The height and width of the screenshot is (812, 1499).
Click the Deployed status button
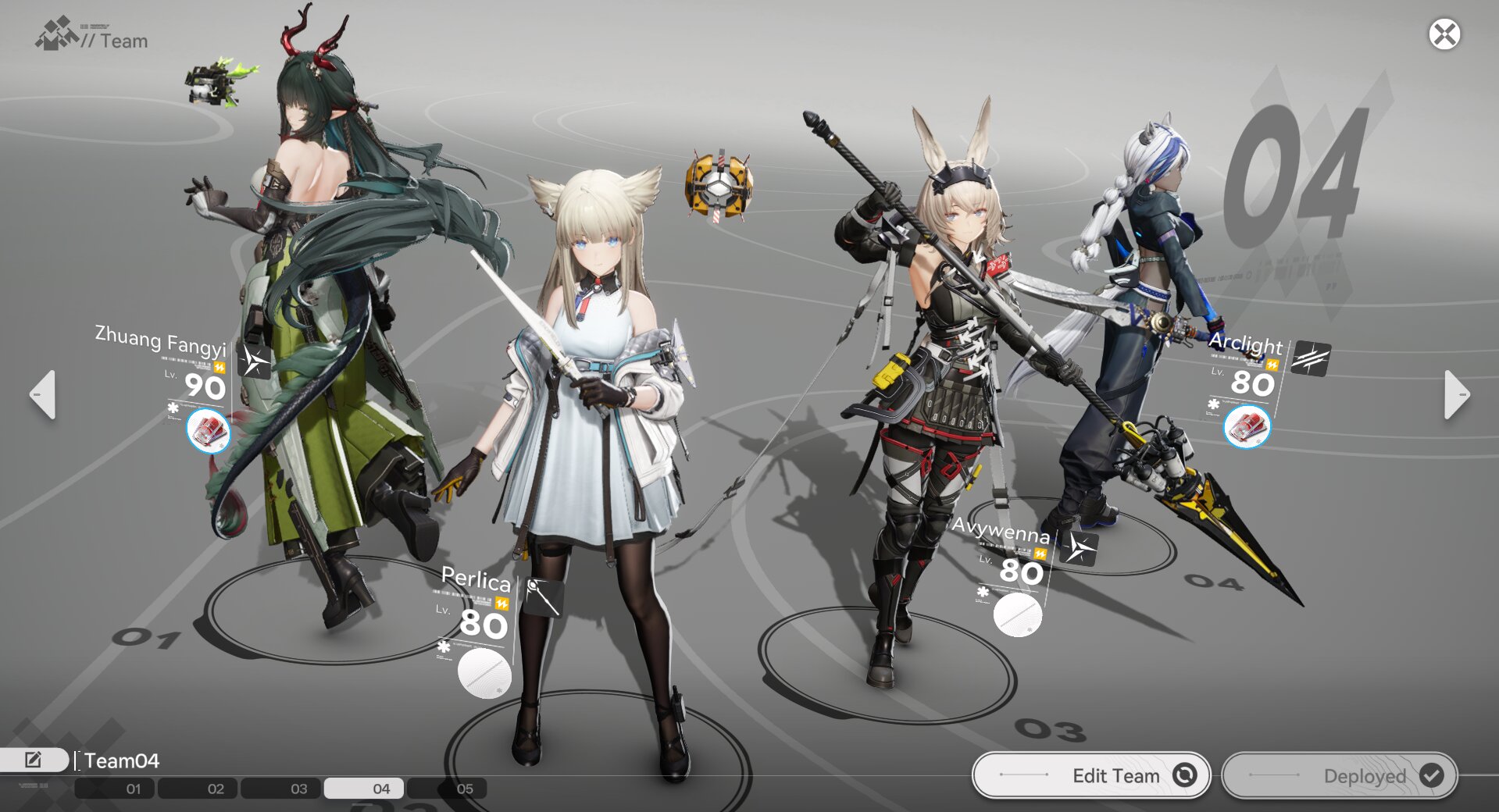tap(1340, 775)
